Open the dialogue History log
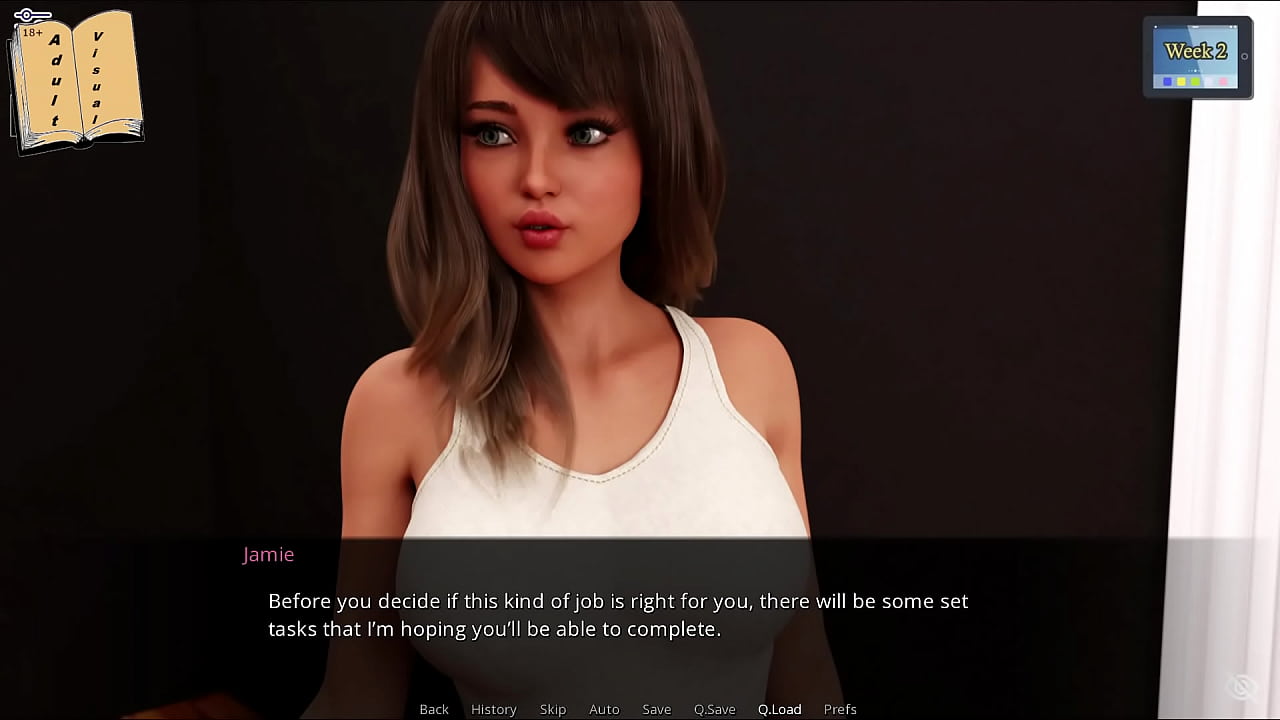Viewport: 1280px width, 720px height. (x=494, y=709)
